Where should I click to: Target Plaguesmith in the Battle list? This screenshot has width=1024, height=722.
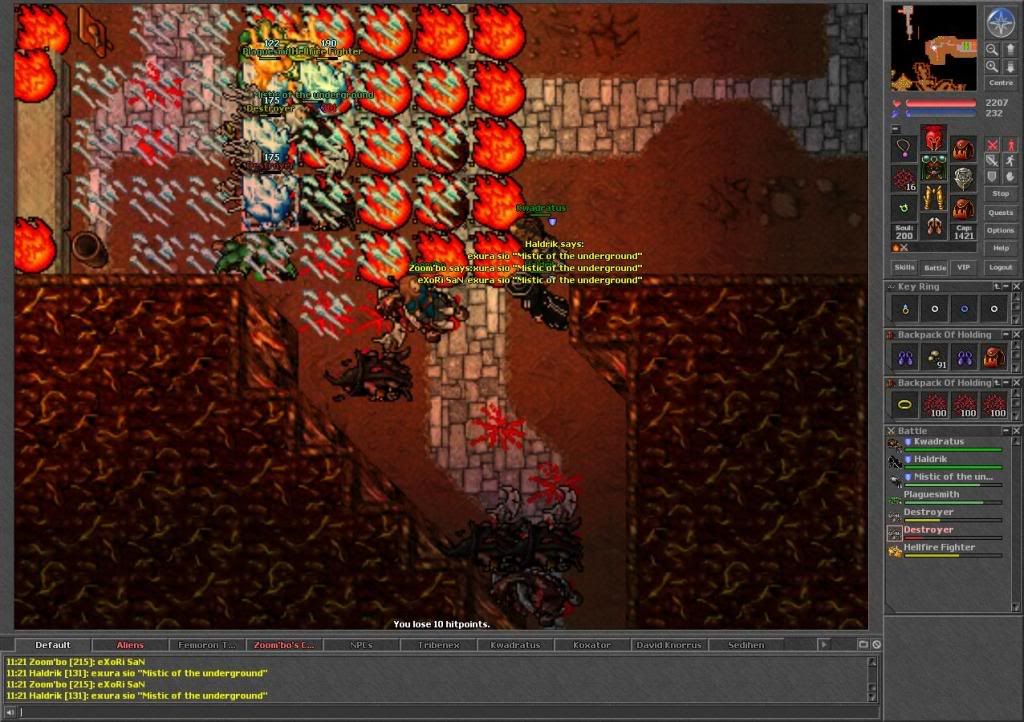(x=931, y=494)
